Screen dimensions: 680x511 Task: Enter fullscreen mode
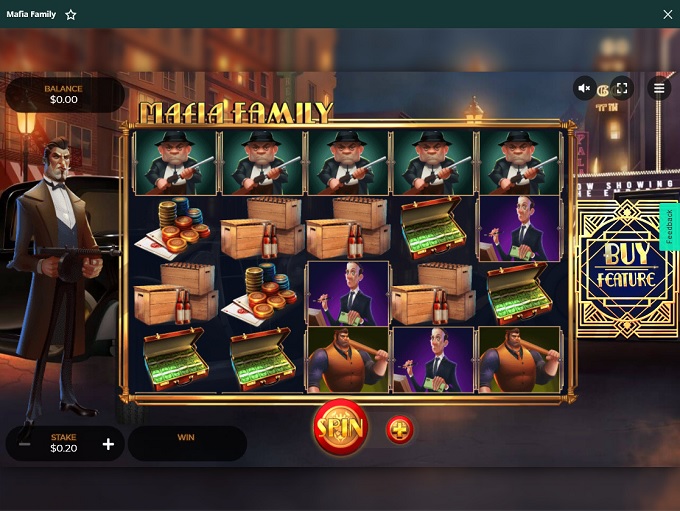pyautogui.click(x=621, y=88)
